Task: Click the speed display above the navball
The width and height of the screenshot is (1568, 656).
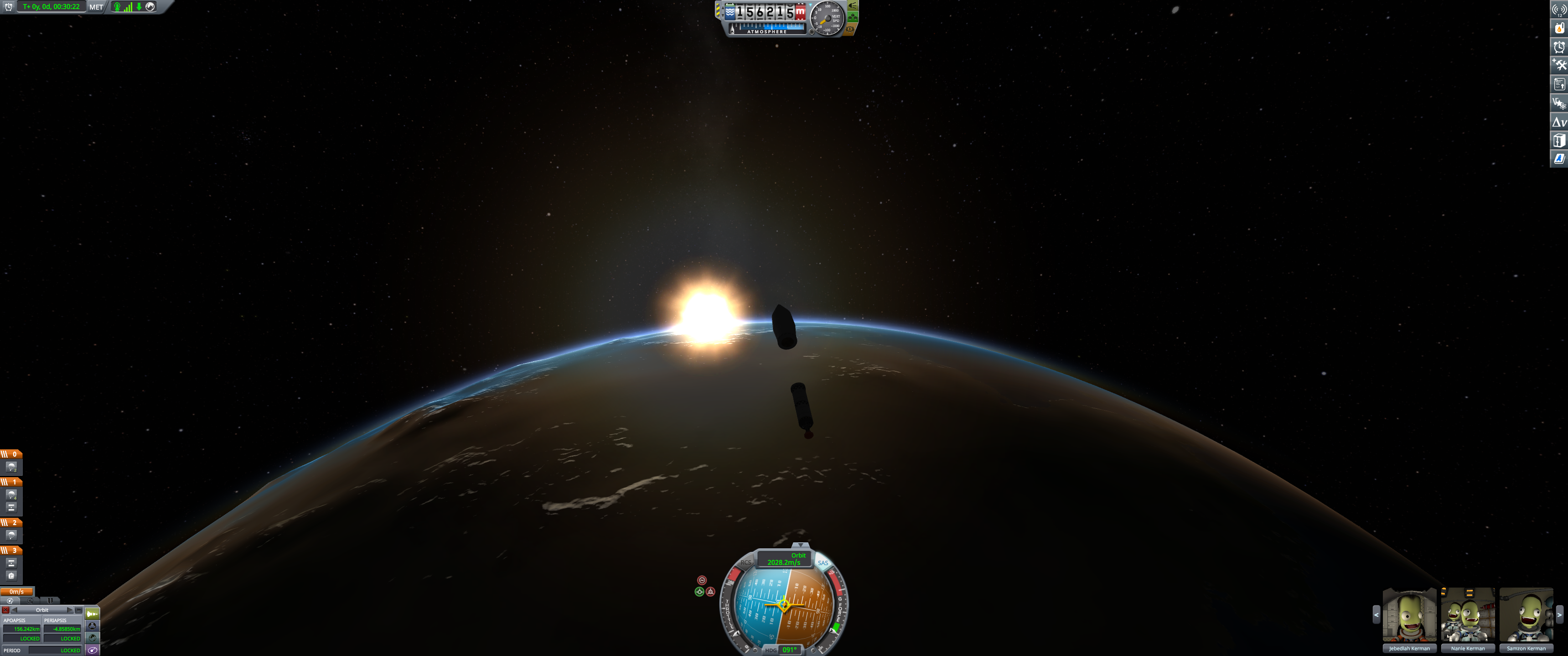Action: click(x=784, y=559)
